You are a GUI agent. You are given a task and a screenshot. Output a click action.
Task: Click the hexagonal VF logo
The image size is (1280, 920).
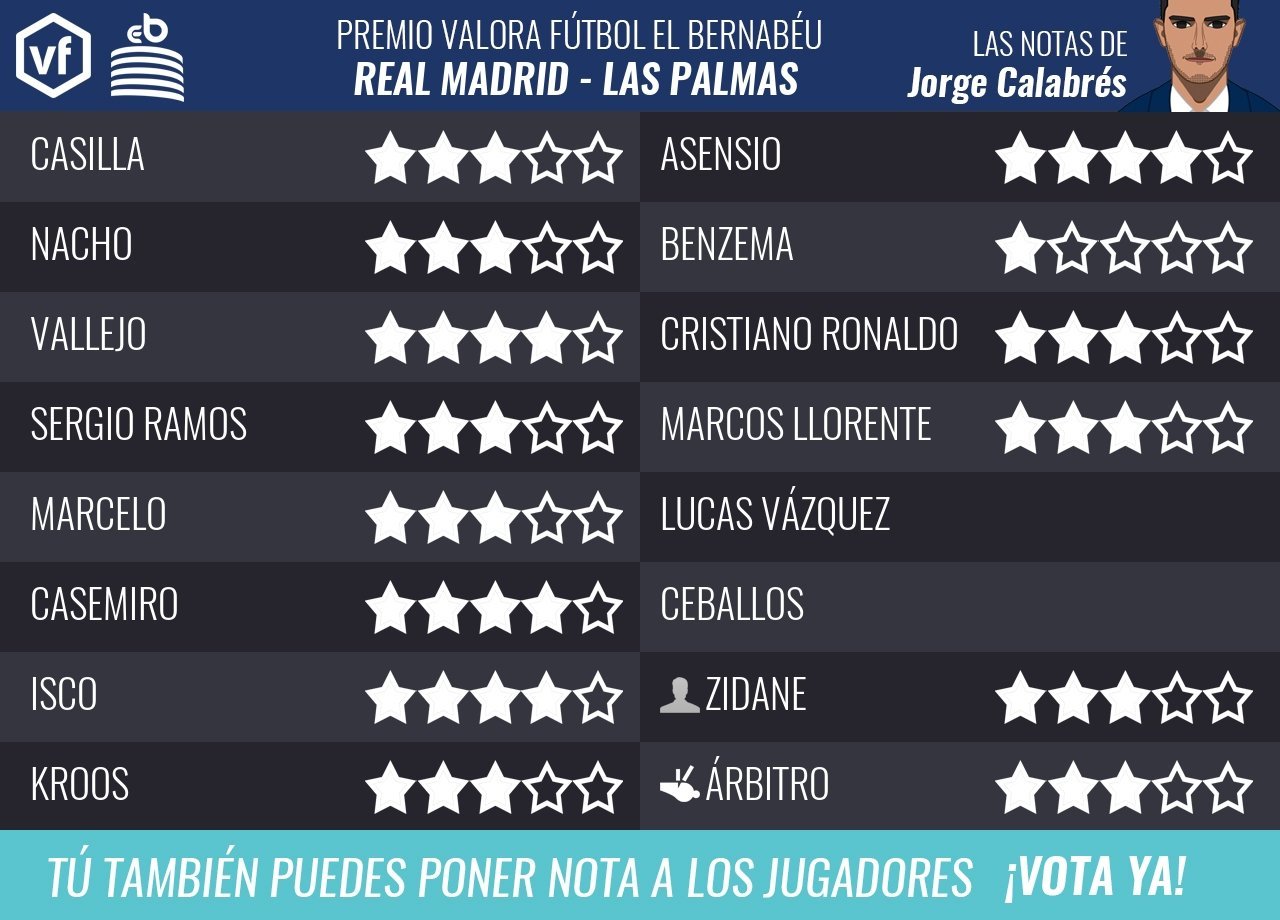pyautogui.click(x=53, y=55)
